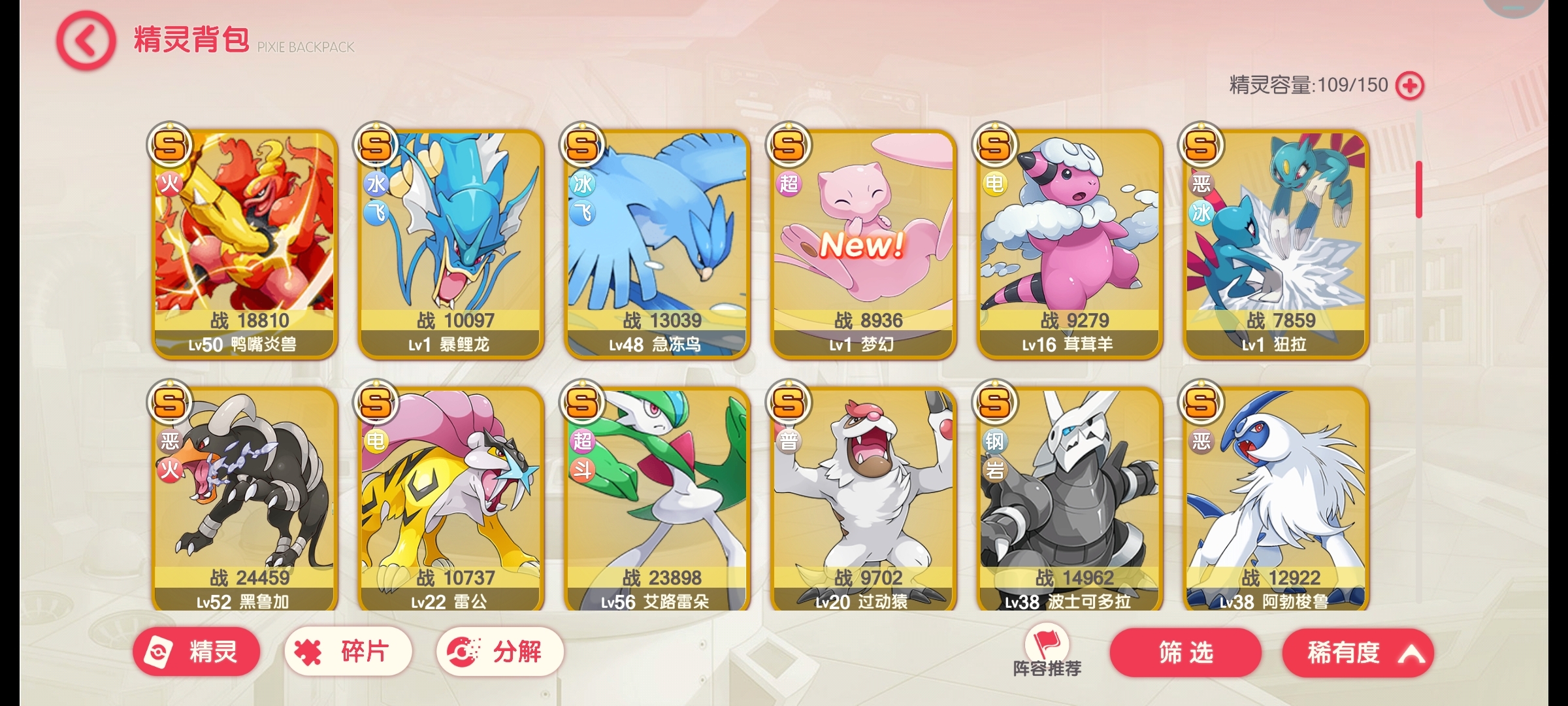
Task: Pick the Lv20 过动猿 card
Action: [x=863, y=500]
